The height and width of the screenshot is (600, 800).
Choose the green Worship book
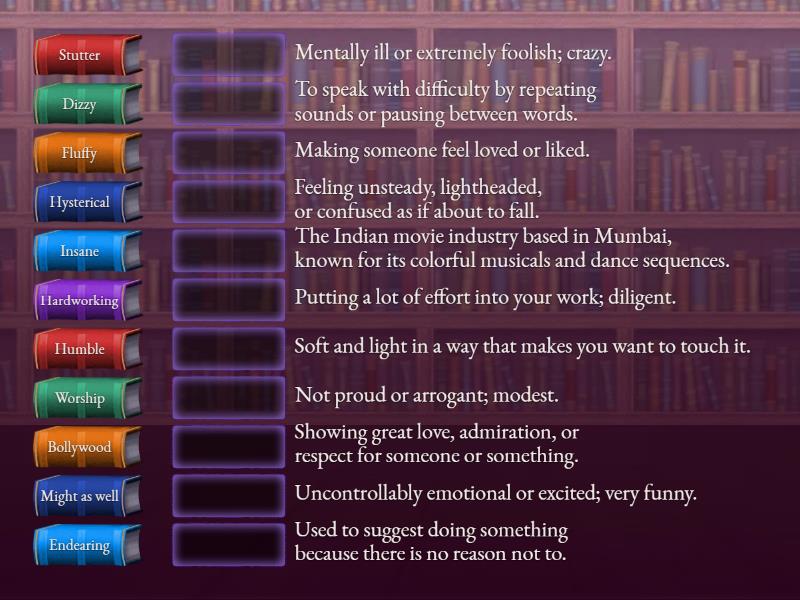tap(84, 398)
